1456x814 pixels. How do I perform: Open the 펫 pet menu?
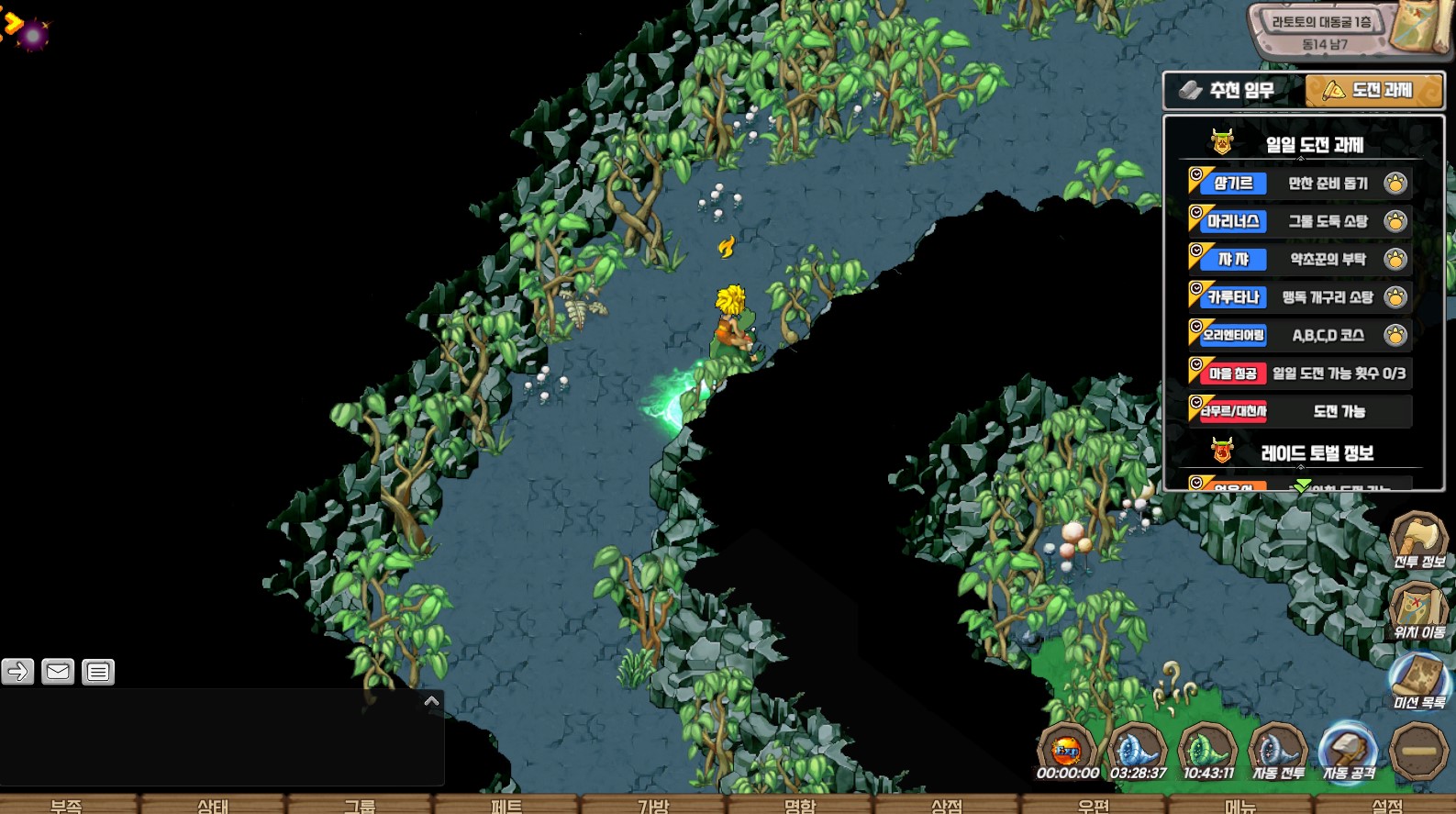coord(506,805)
